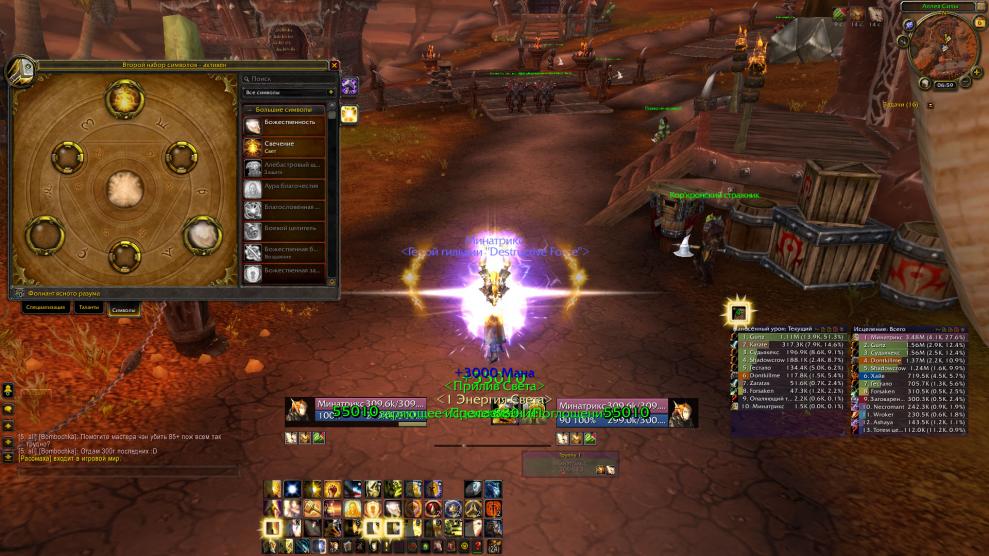Open the Таланты tab
Image resolution: width=989 pixels, height=556 pixels.
[x=89, y=308]
